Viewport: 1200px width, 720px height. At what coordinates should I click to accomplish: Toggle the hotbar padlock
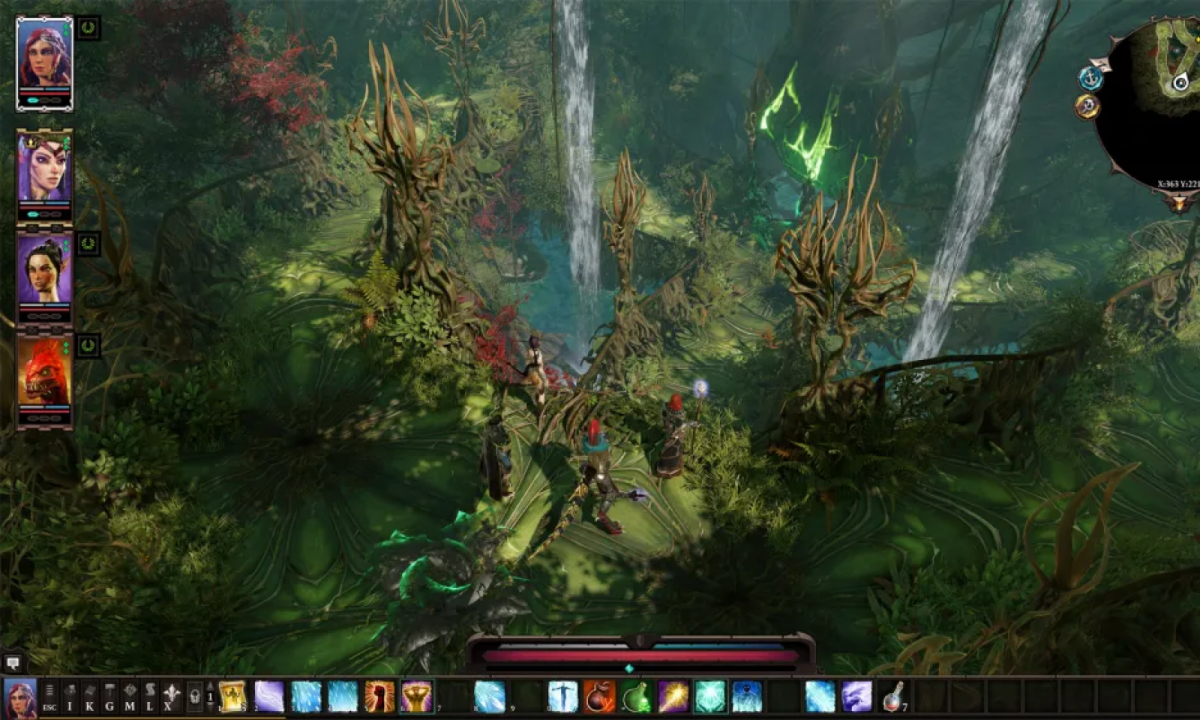click(194, 697)
